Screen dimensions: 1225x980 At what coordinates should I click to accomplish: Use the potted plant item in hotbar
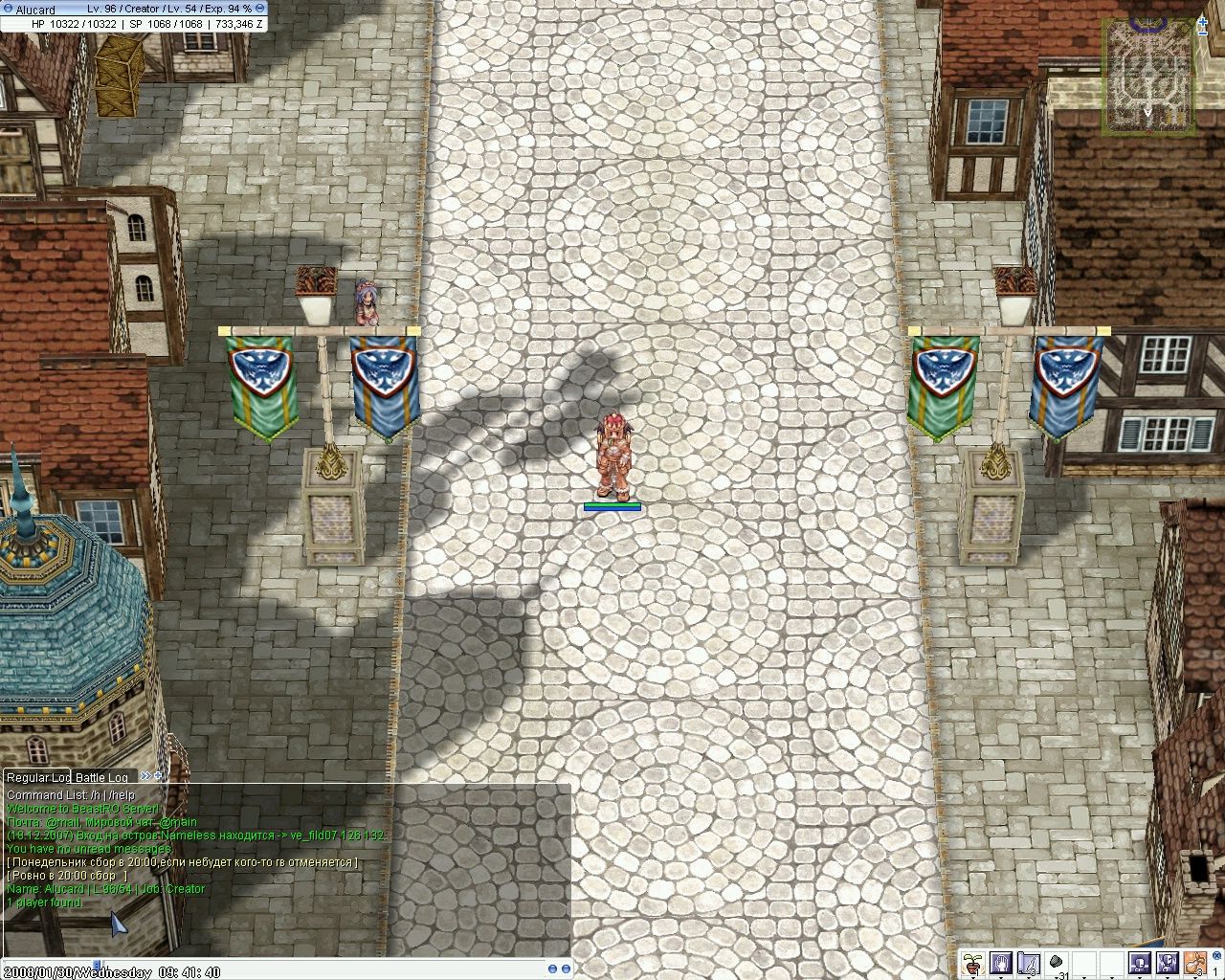click(974, 961)
